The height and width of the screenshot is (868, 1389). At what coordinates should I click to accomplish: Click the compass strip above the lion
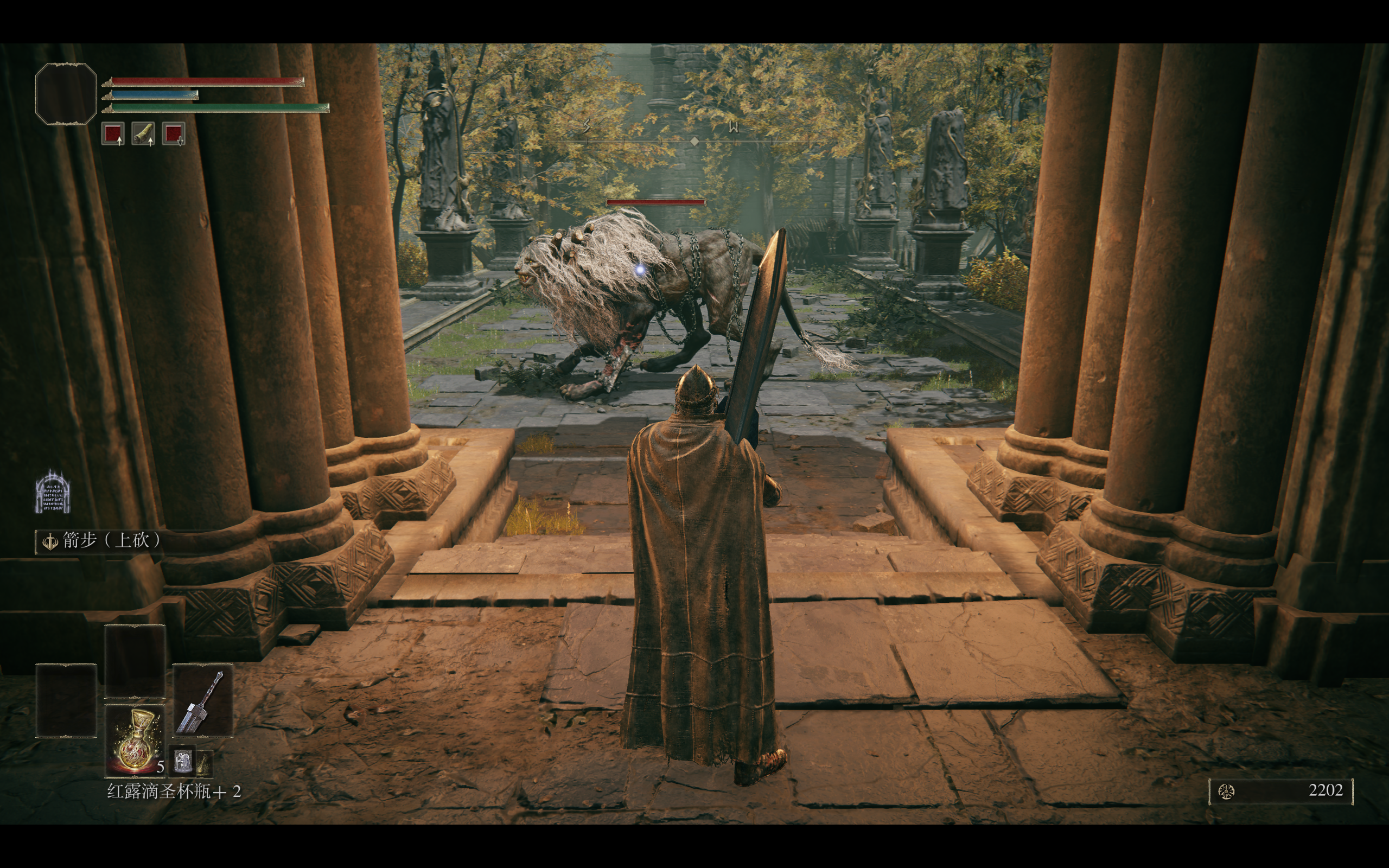tap(694, 141)
